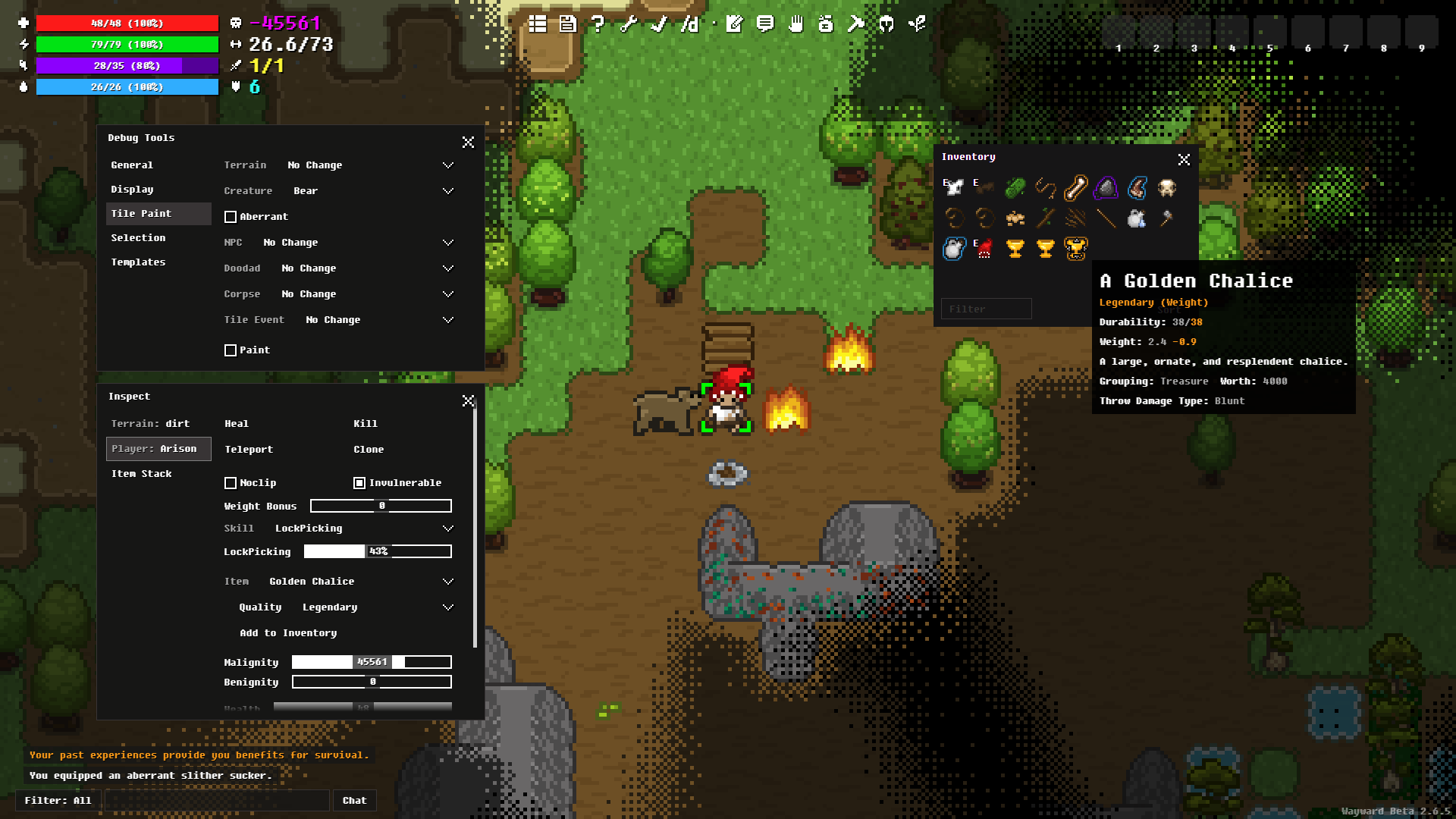
Task: Enable Noclip for the player
Action: click(x=231, y=483)
